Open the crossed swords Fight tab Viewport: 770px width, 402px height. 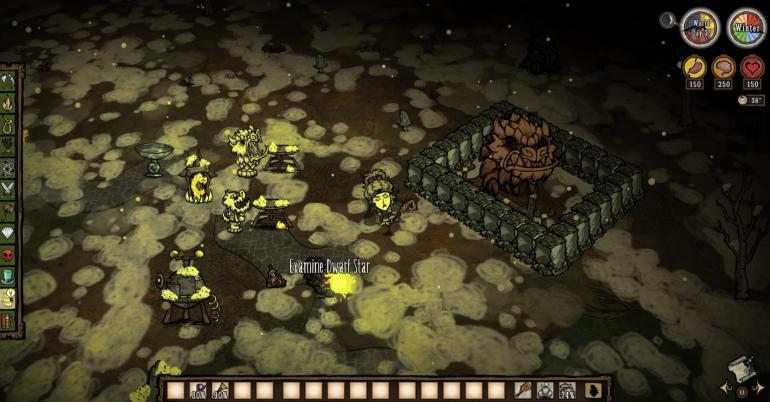(11, 188)
